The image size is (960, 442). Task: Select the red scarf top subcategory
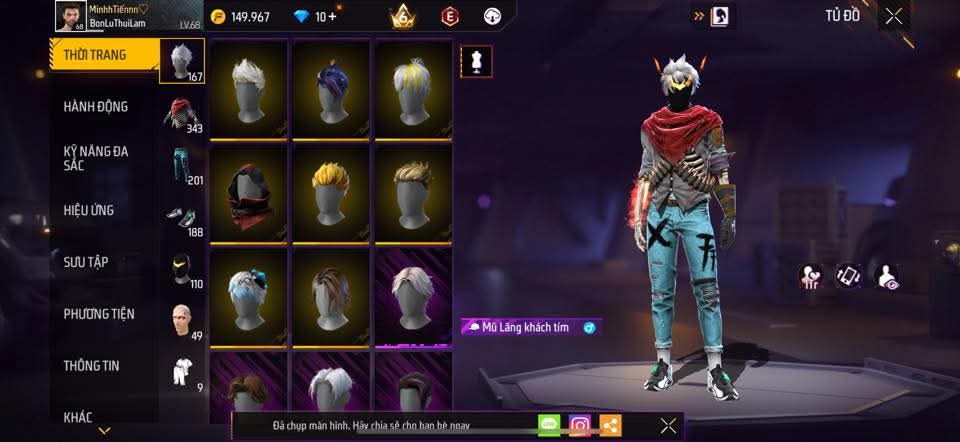182,113
